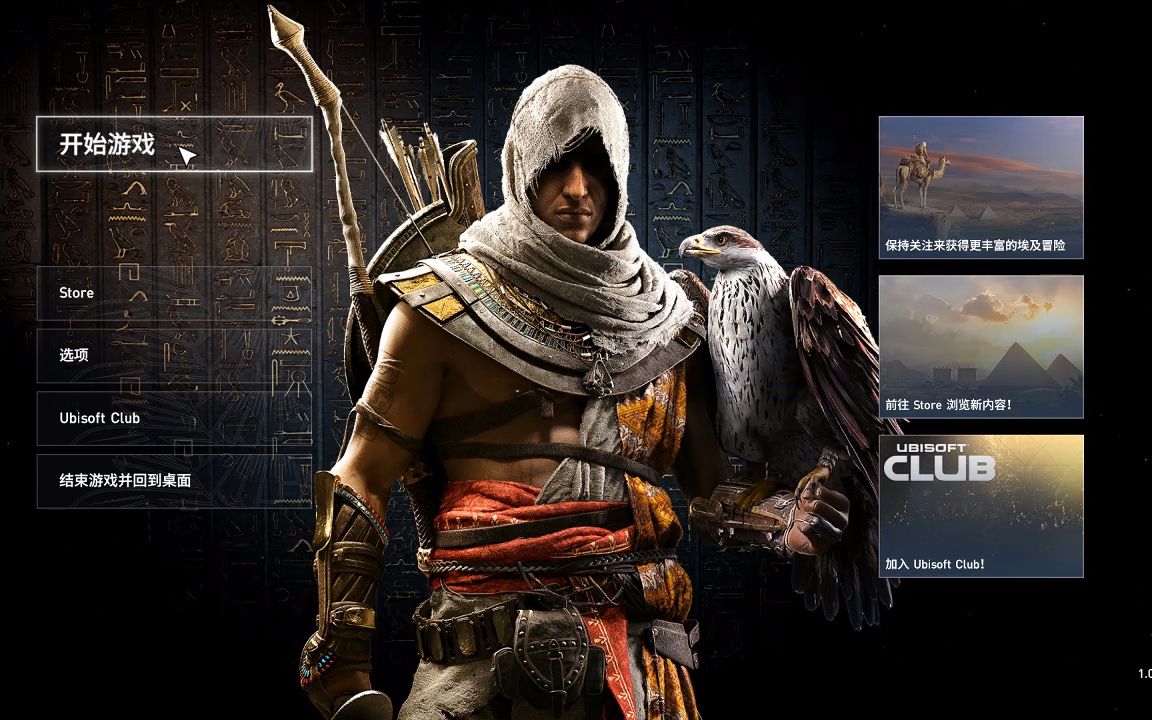
Task: Click the pyramids tile to browse Store content
Action: 980,346
